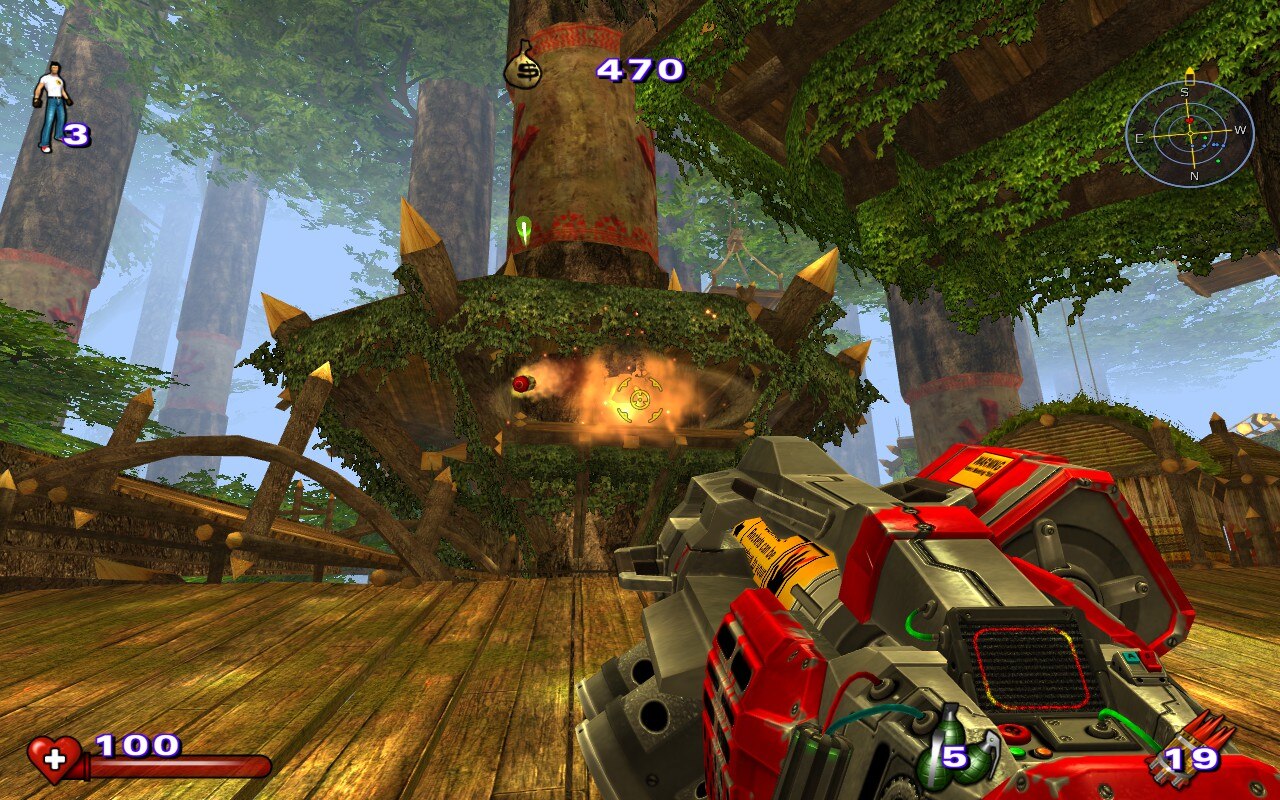Click the red heart health icon
This screenshot has width=1280, height=800.
click(x=53, y=760)
